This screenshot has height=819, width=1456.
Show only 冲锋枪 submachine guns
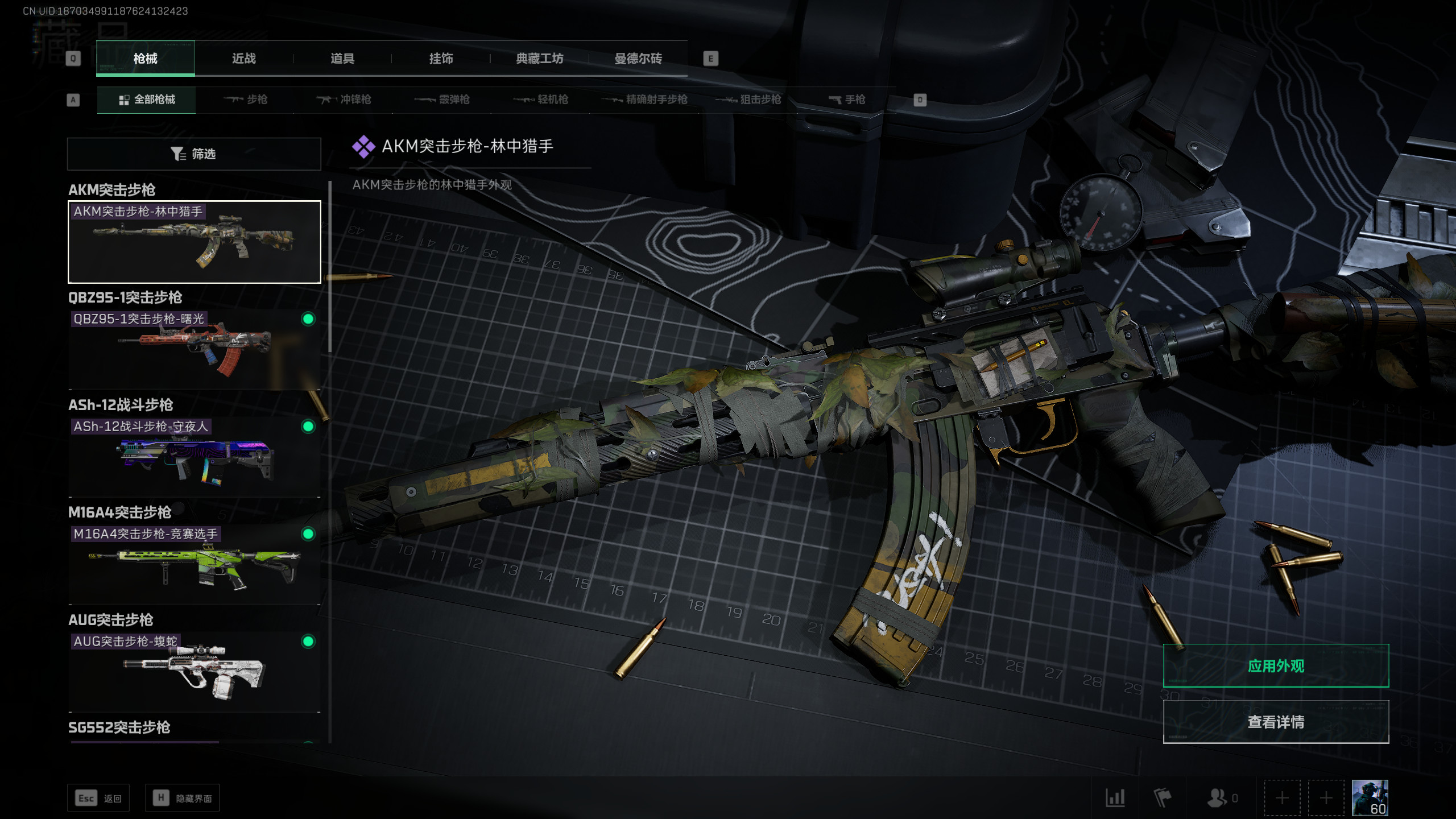pyautogui.click(x=344, y=100)
